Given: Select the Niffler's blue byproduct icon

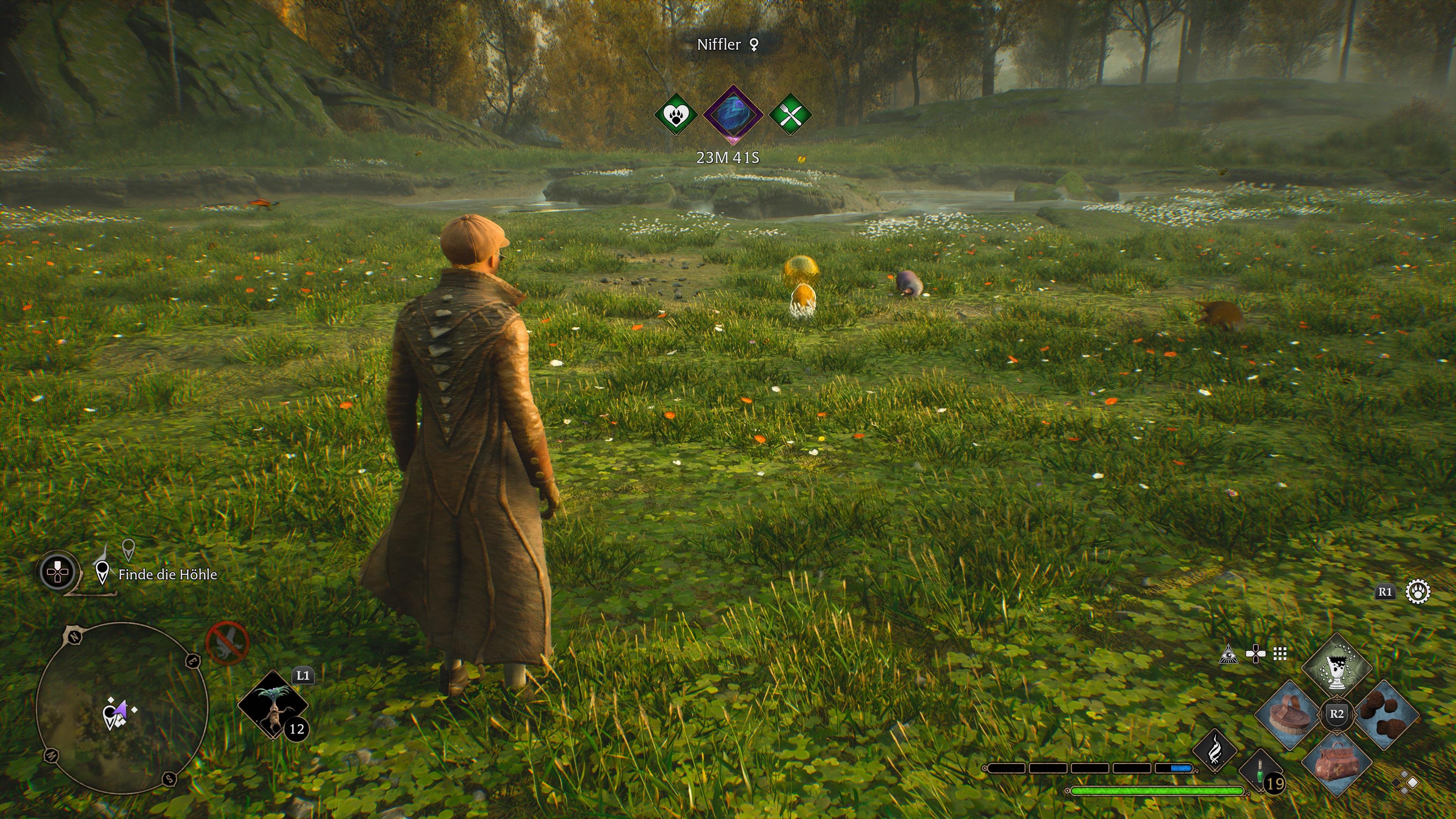Looking at the screenshot, I should pyautogui.click(x=733, y=114).
